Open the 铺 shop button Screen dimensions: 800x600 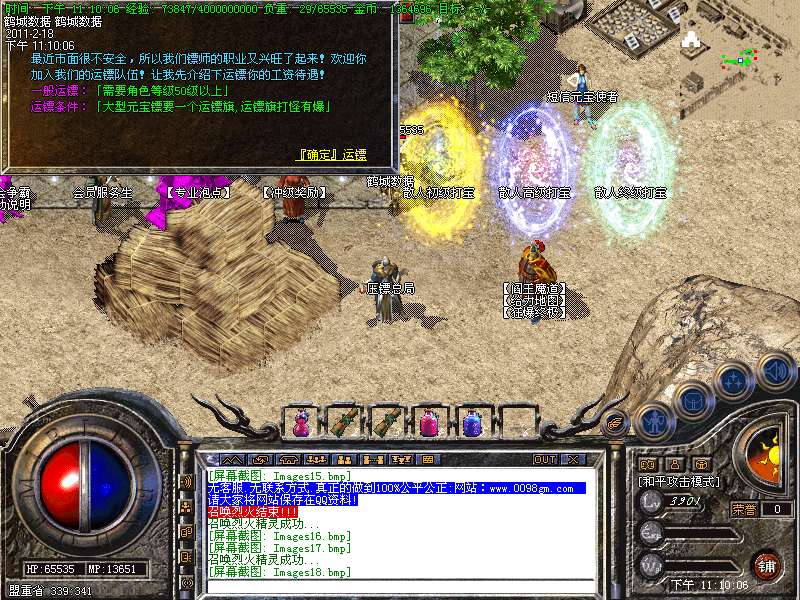766,565
